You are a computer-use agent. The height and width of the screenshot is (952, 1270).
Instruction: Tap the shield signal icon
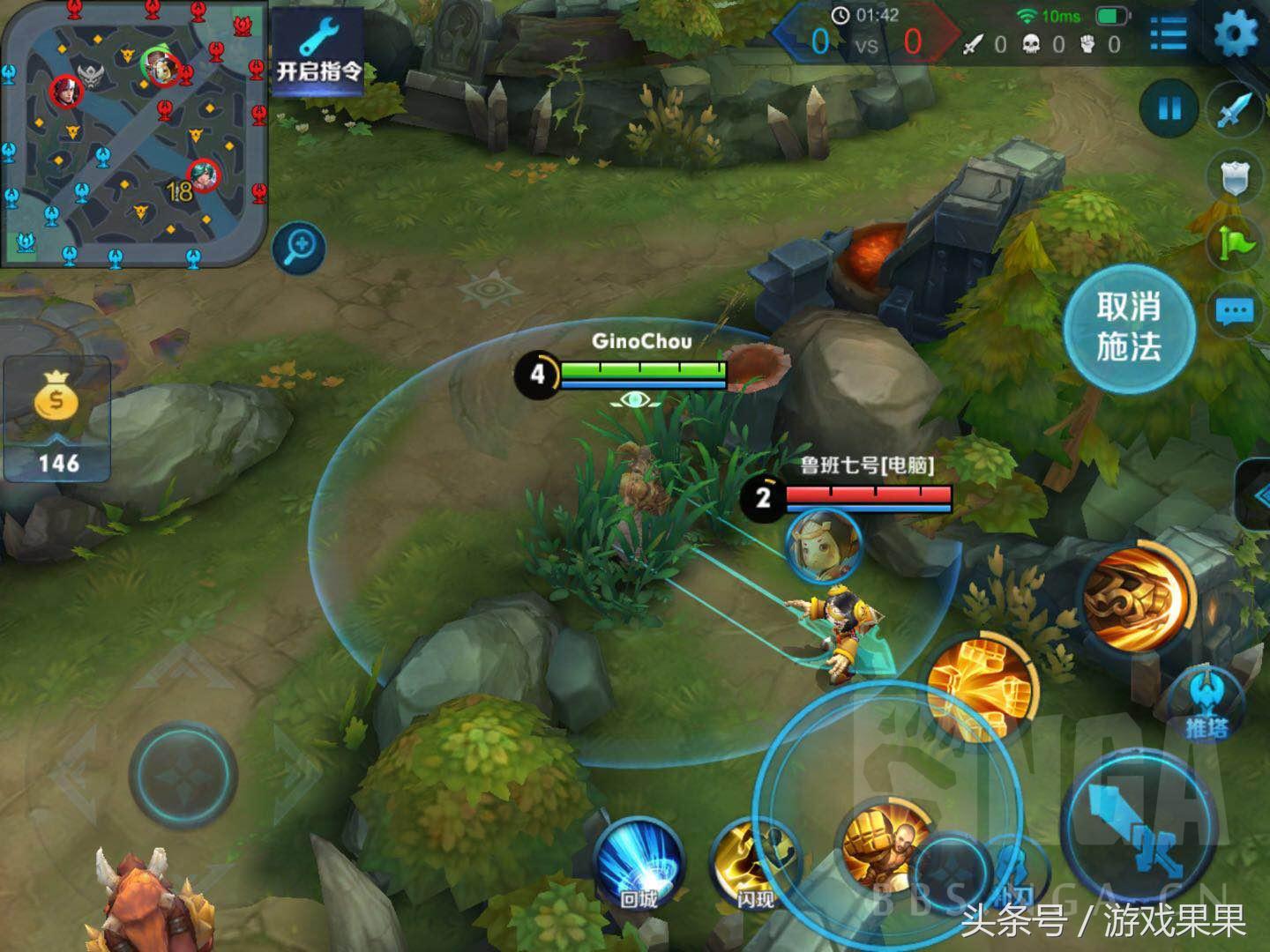(1236, 177)
